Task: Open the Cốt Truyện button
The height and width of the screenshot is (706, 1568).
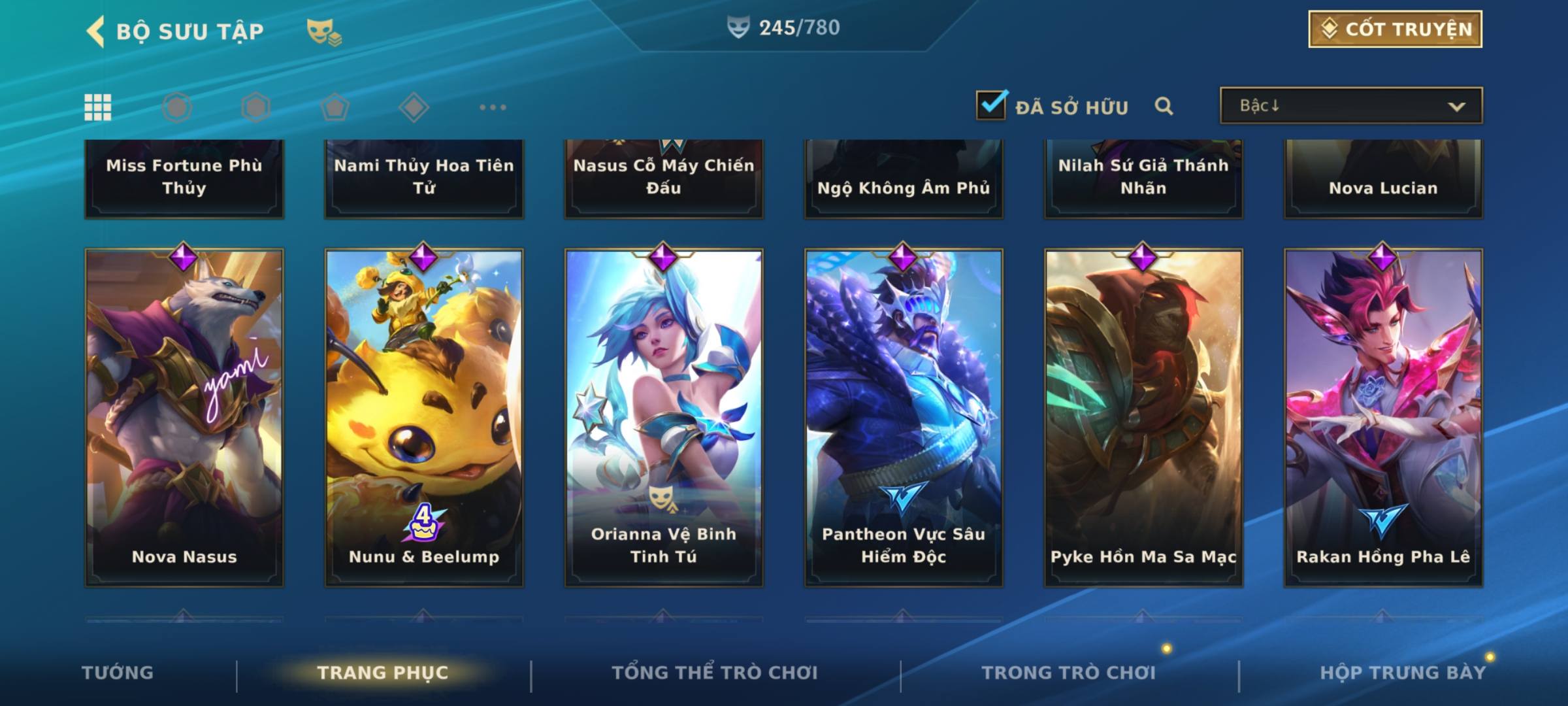Action: coord(1395,29)
